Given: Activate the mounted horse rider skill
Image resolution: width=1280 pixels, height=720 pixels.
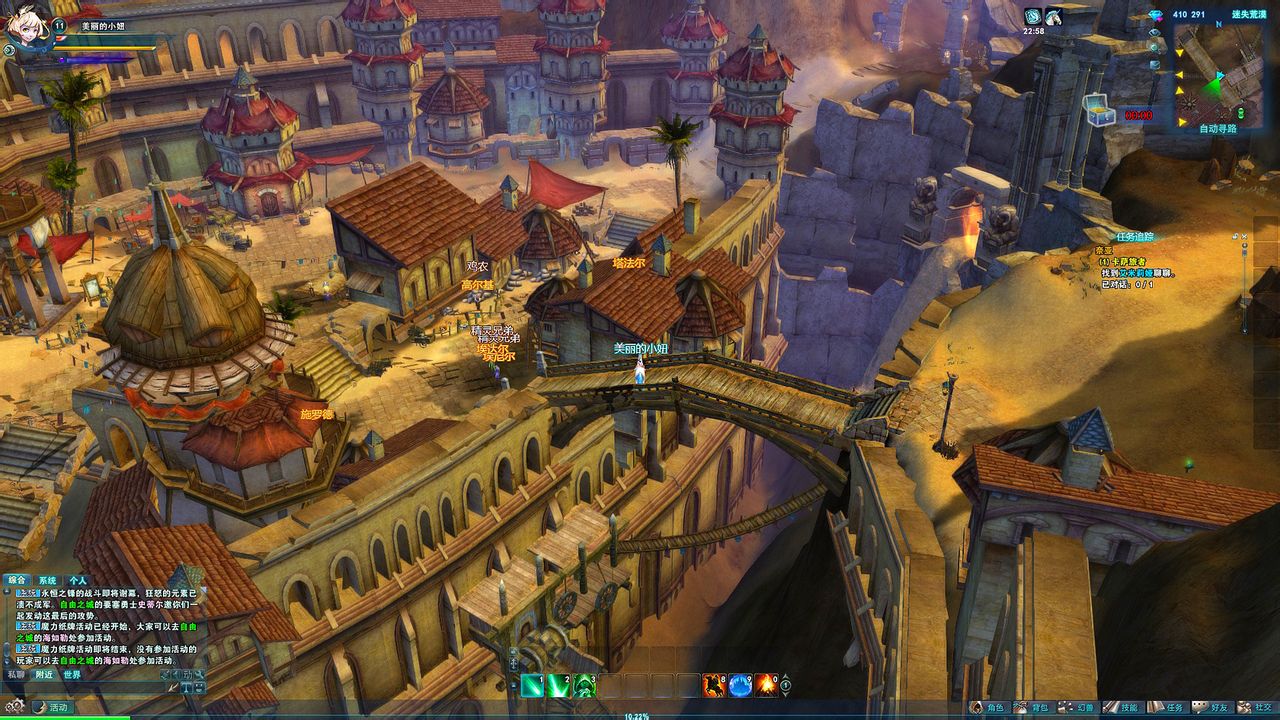Looking at the screenshot, I should (x=714, y=685).
